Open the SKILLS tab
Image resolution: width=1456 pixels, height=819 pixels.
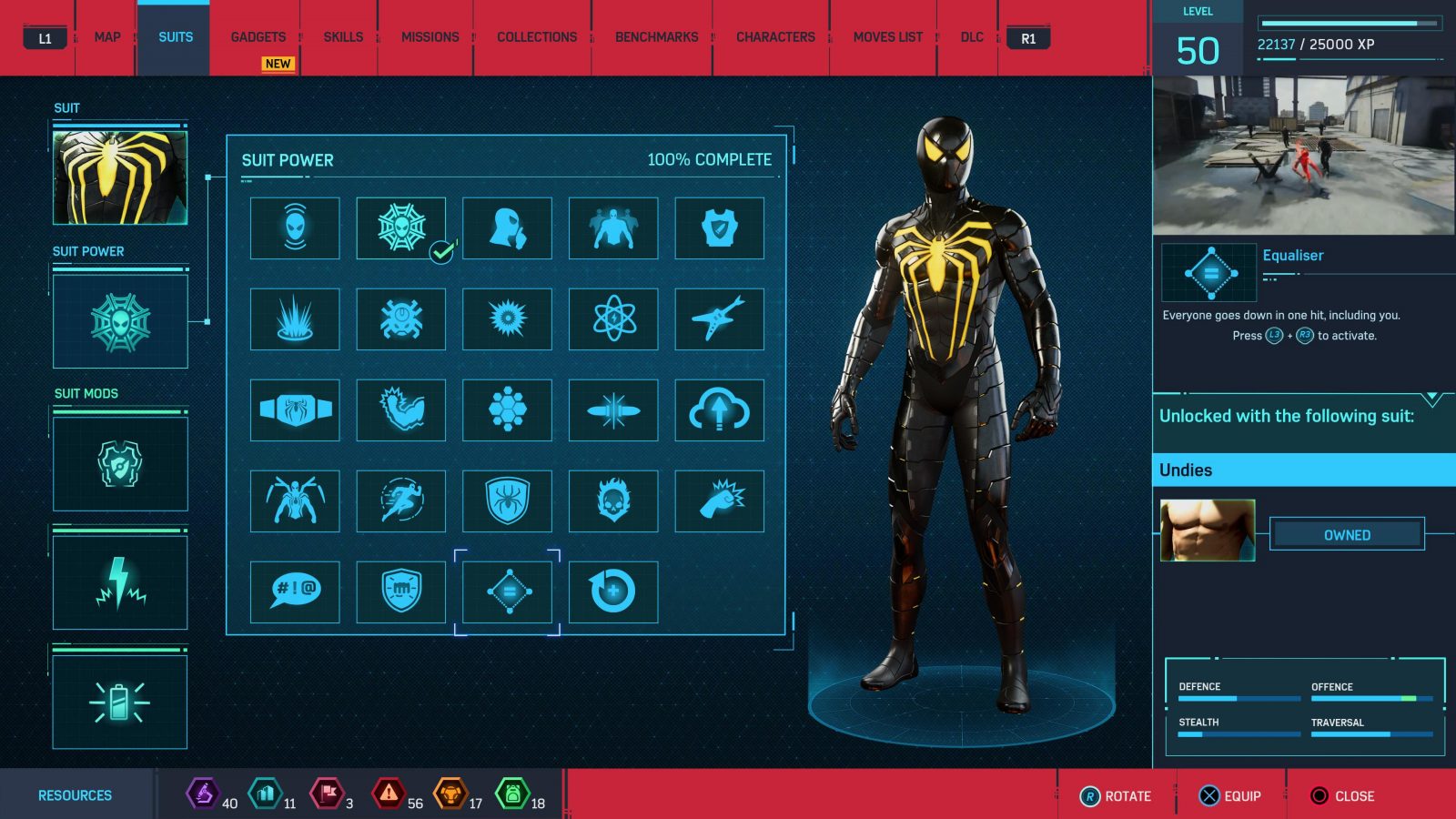click(342, 36)
